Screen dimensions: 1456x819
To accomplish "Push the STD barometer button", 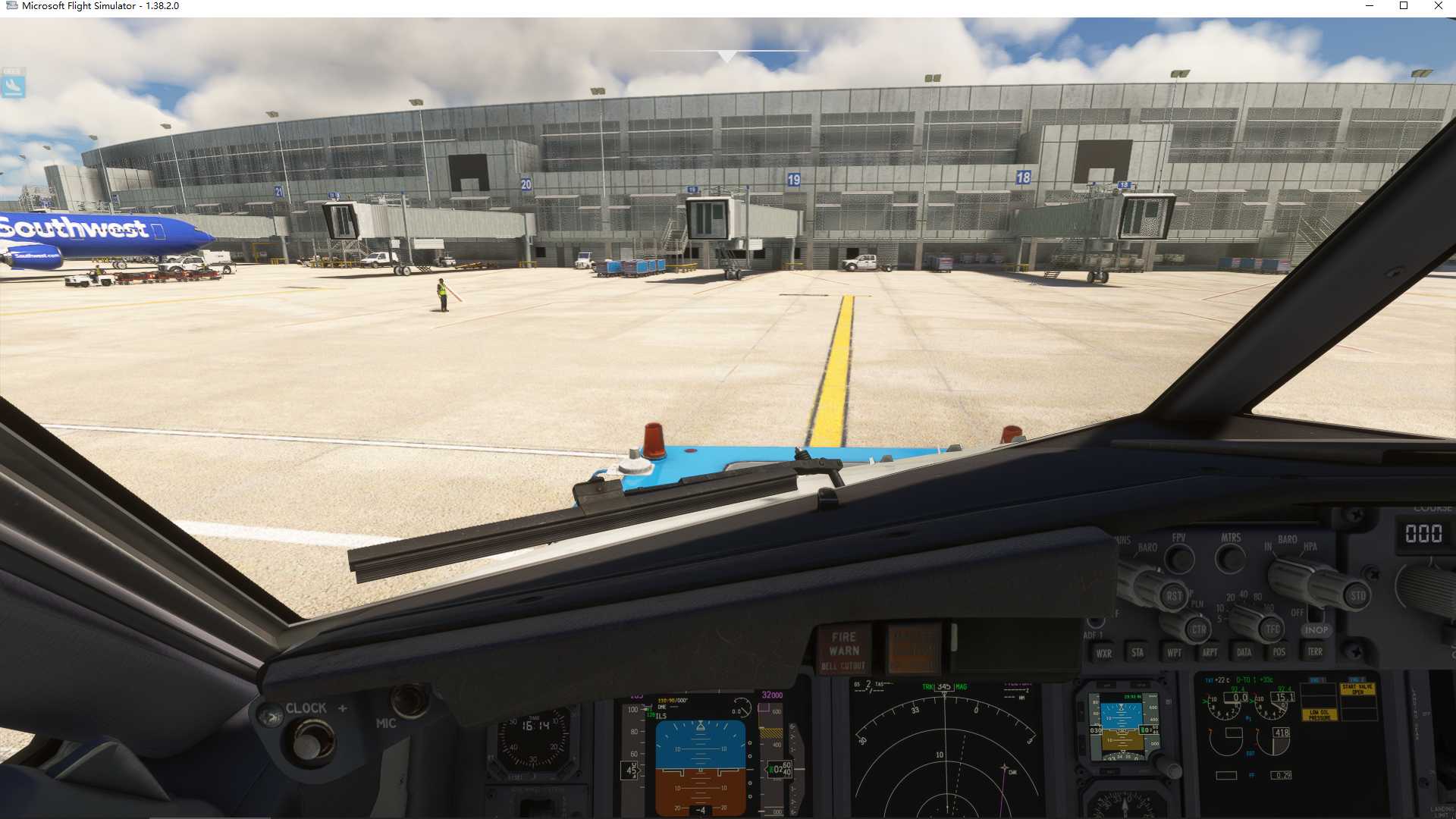I will coord(1357,596).
